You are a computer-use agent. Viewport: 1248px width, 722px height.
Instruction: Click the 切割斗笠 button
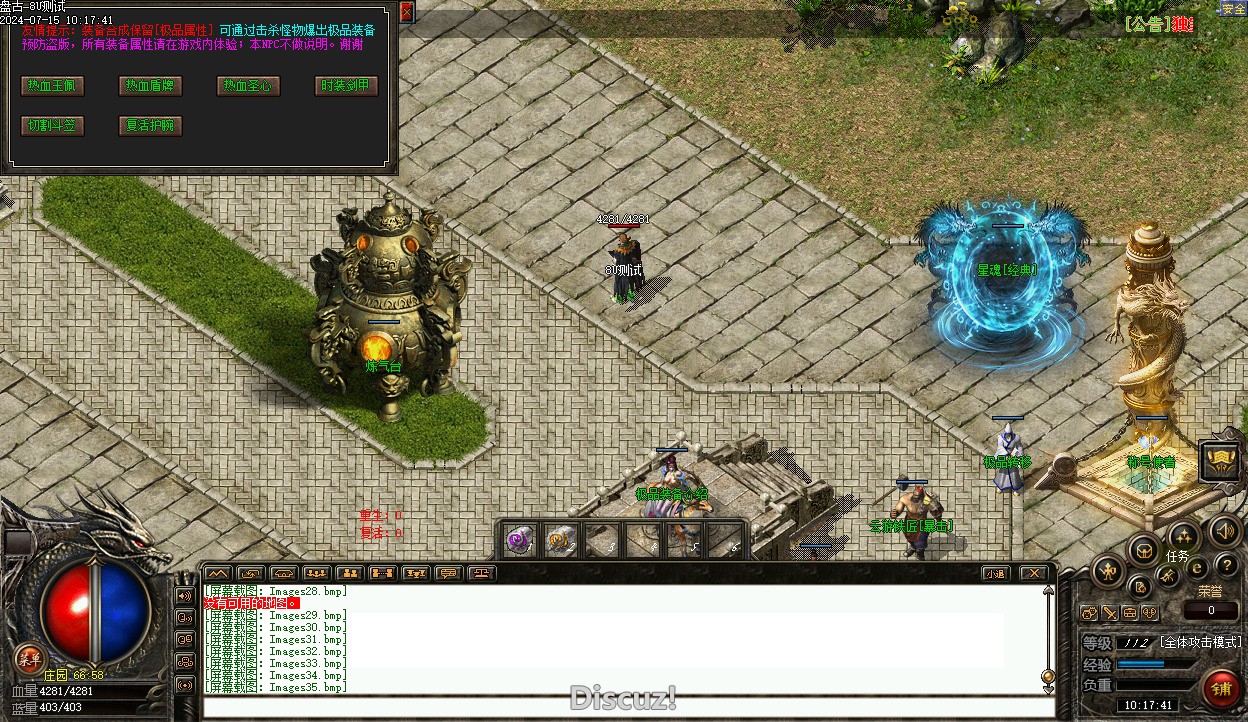click(52, 126)
